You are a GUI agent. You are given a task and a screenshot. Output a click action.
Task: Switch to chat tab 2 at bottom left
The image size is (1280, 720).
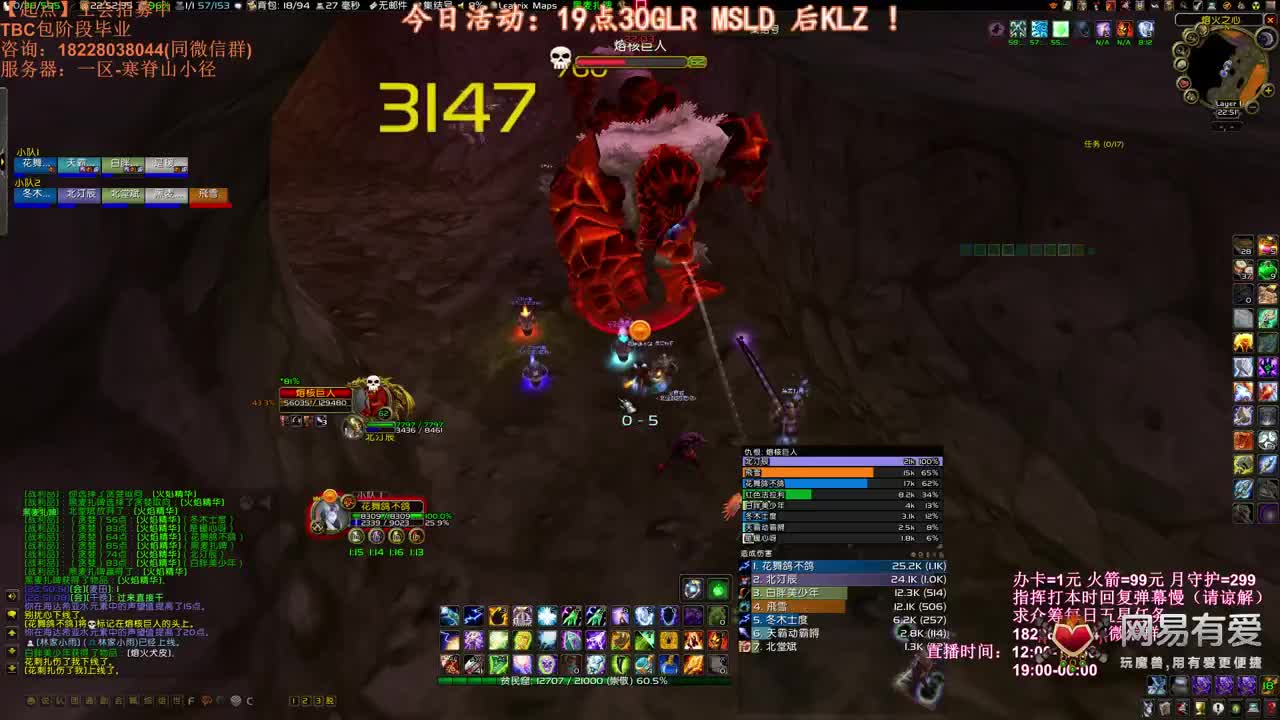pos(306,701)
